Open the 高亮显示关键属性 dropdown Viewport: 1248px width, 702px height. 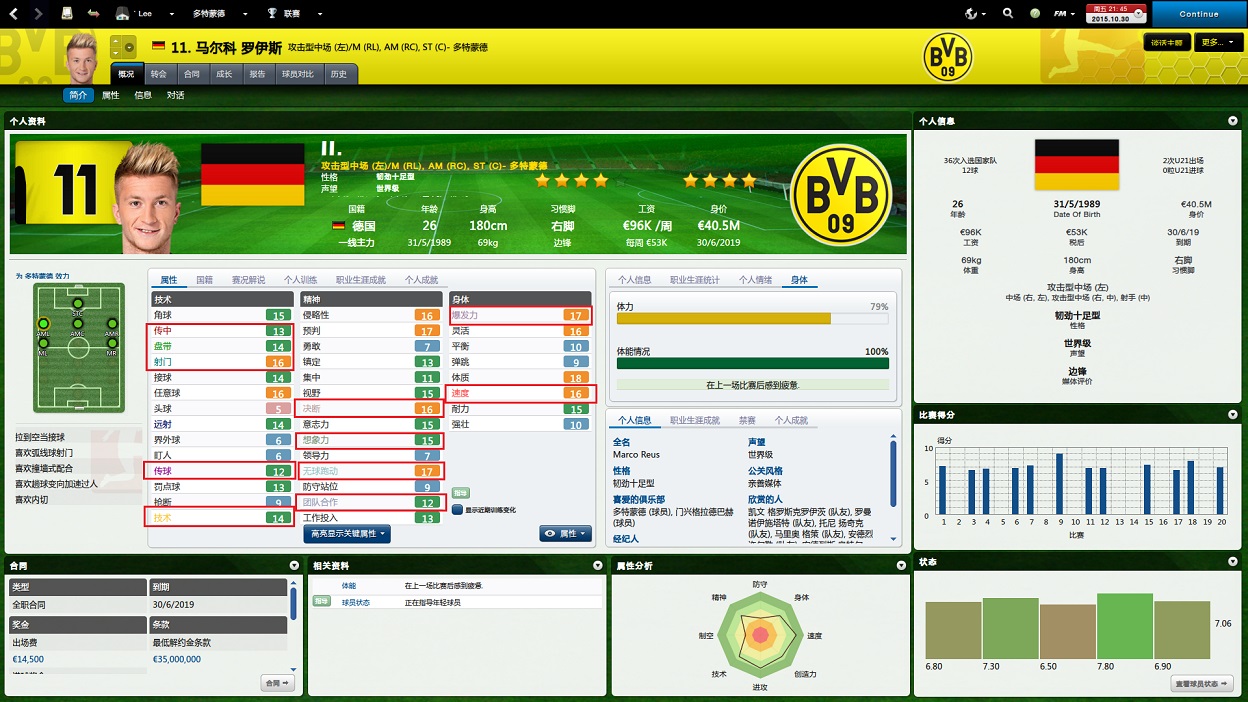coord(347,534)
